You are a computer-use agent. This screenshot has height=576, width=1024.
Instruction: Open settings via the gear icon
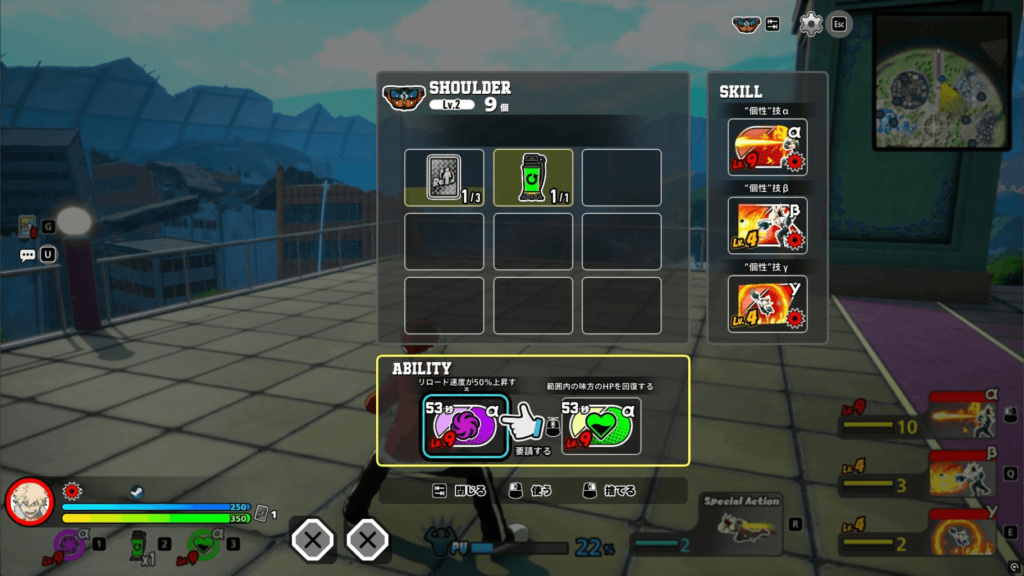(x=811, y=24)
